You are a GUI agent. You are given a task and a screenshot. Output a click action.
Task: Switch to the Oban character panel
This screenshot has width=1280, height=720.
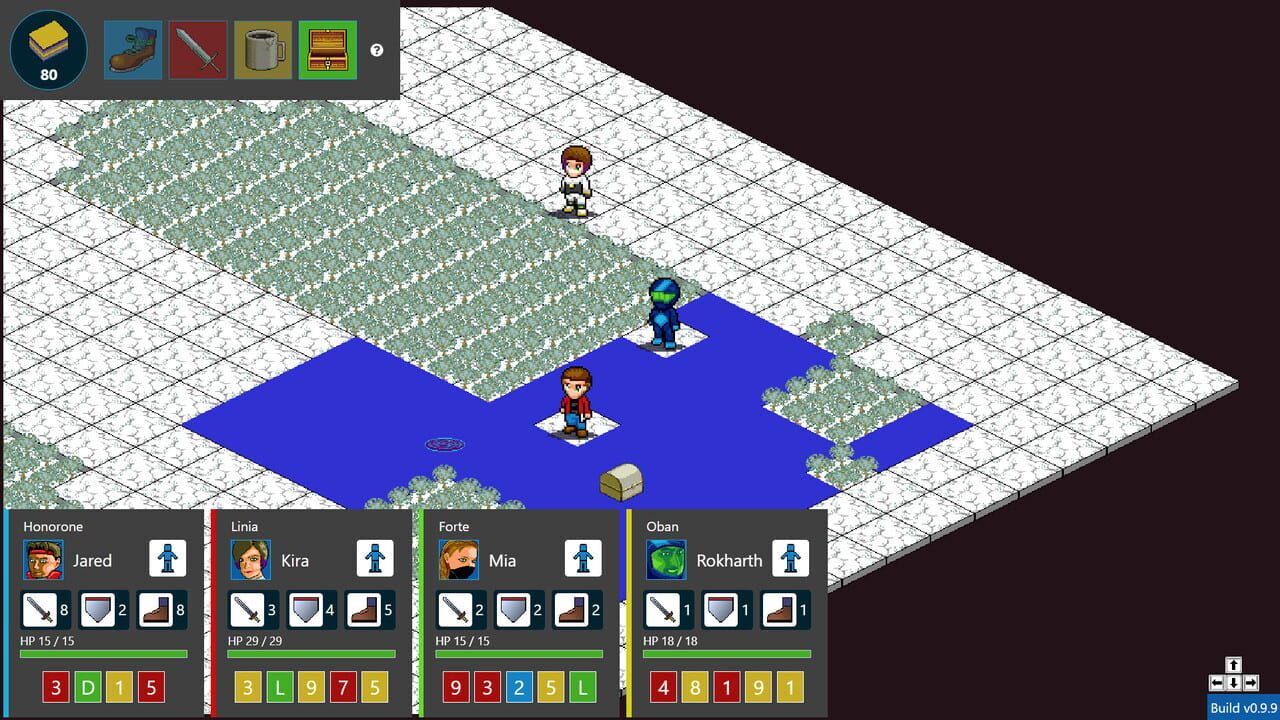pos(662,526)
